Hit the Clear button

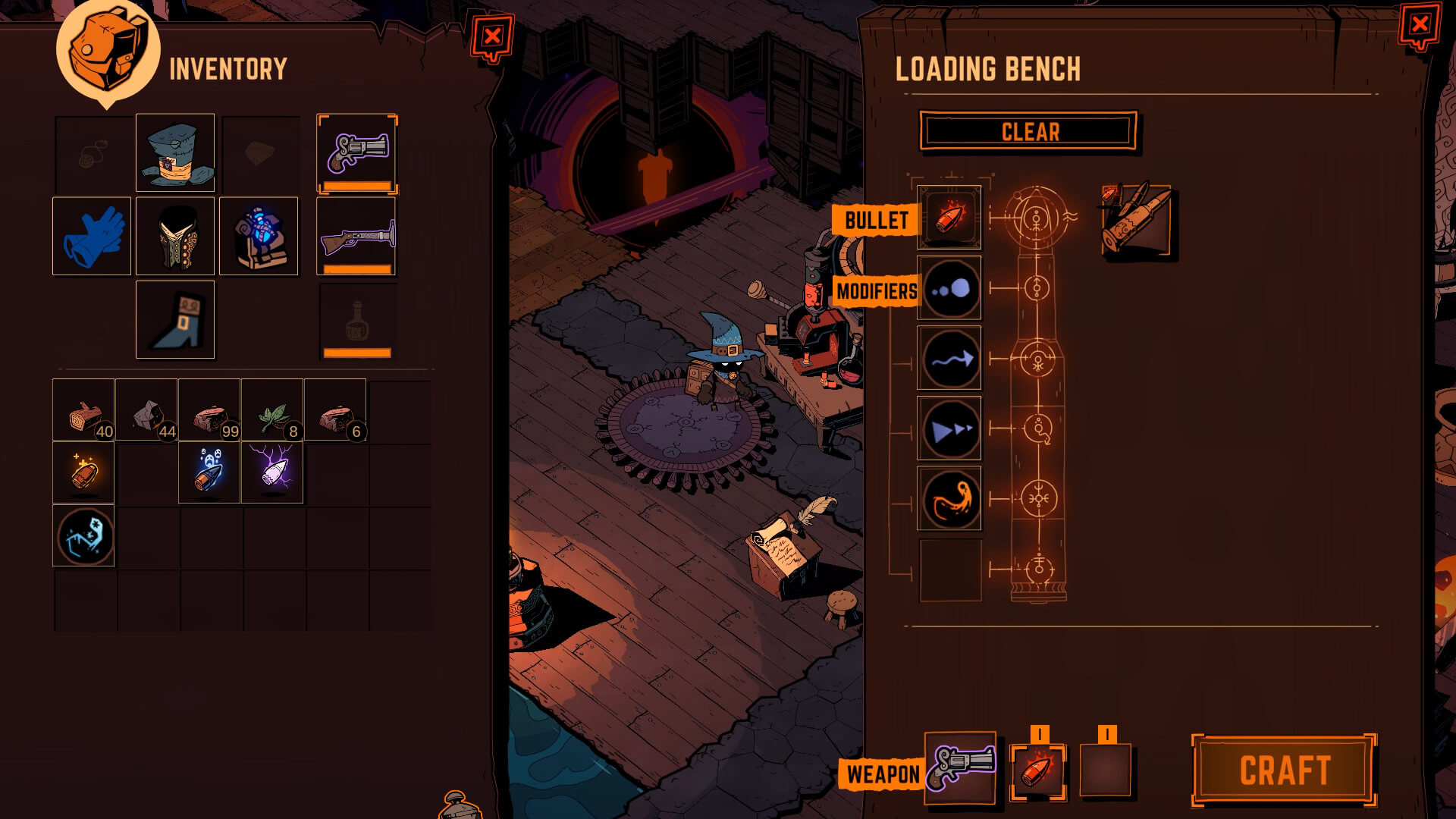[1029, 132]
